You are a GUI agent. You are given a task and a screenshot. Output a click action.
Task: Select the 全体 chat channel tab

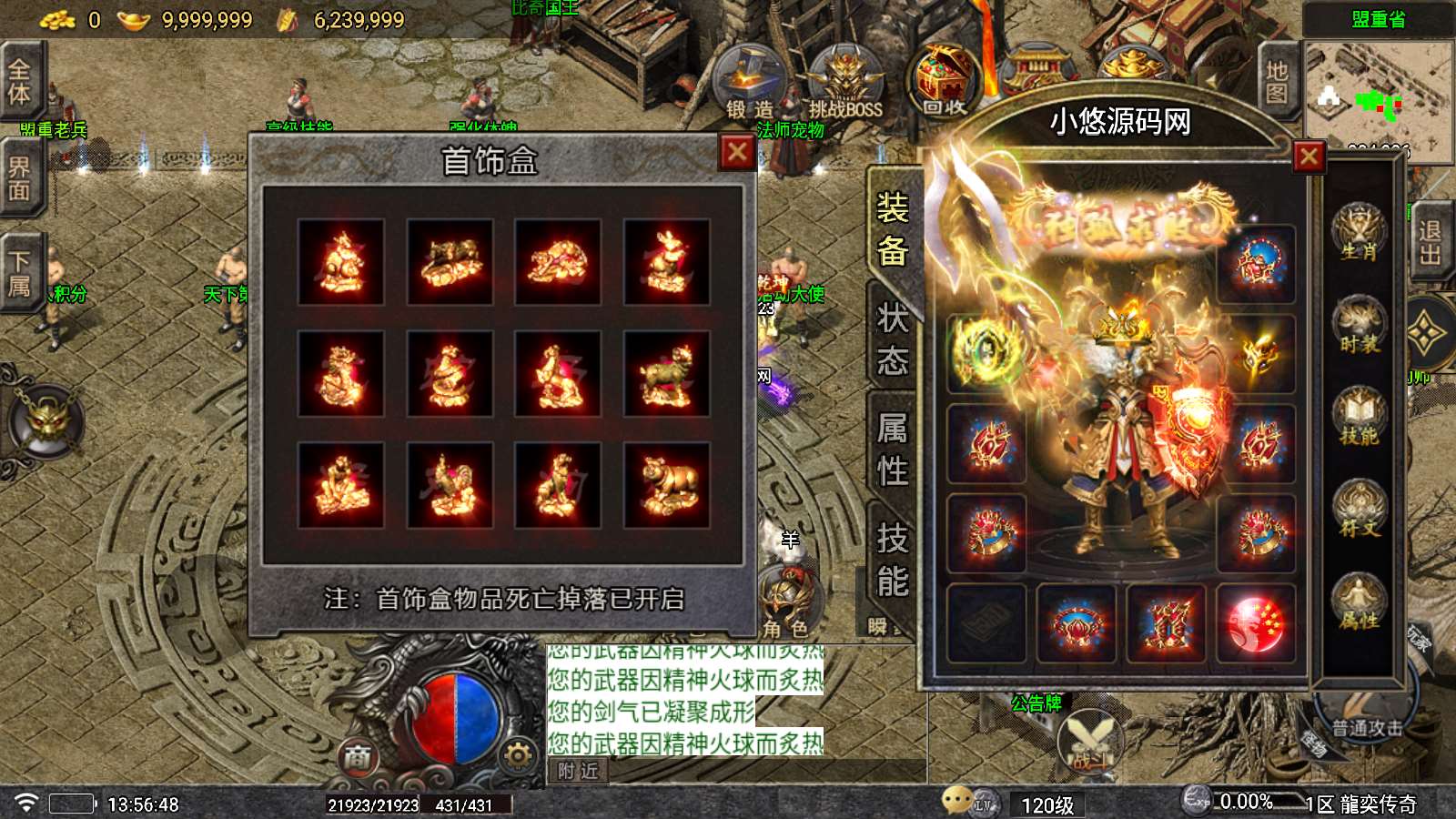point(19,82)
